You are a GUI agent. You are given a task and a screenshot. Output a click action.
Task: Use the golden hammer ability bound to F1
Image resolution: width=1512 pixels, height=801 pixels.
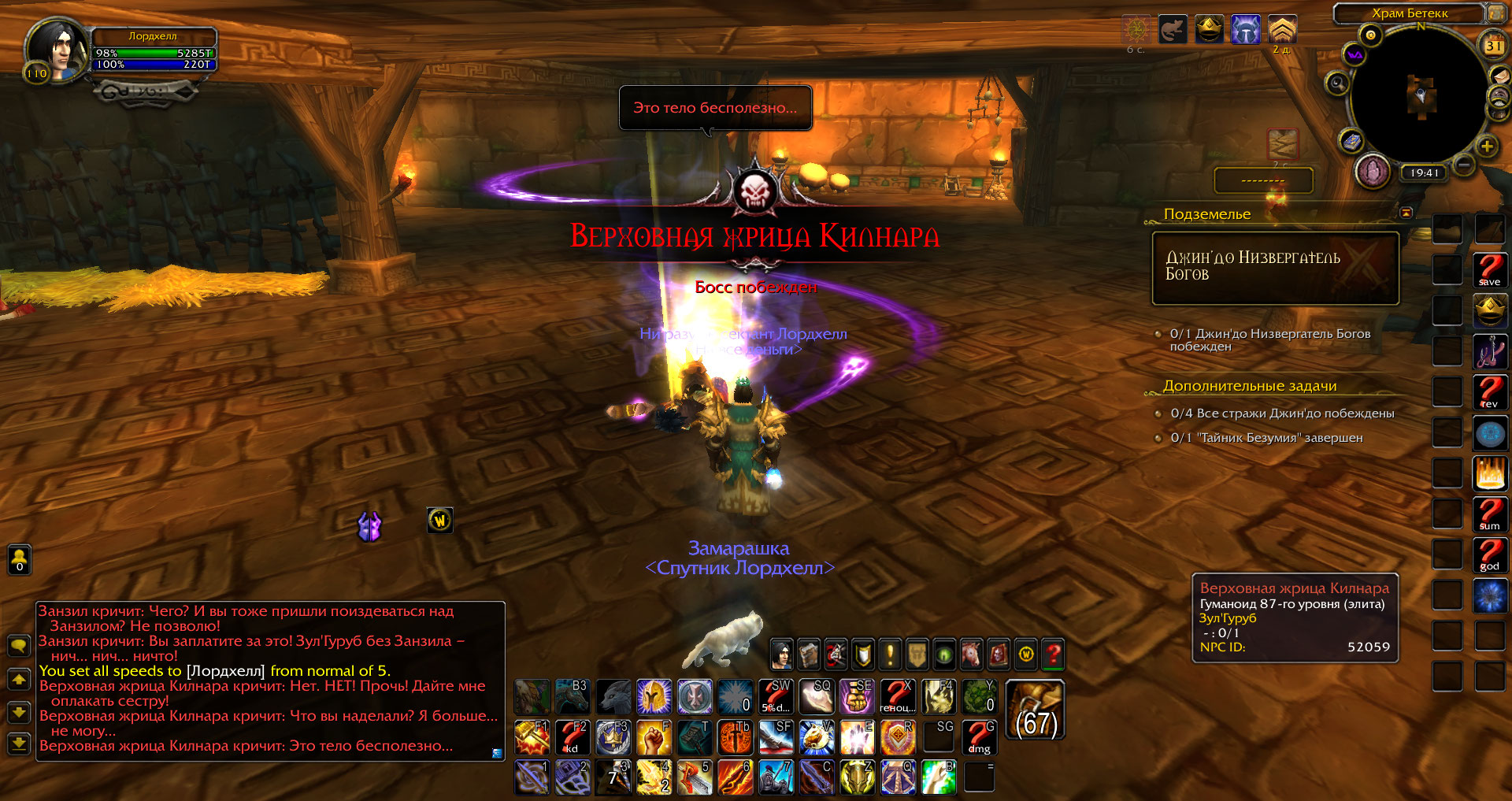coord(532,737)
